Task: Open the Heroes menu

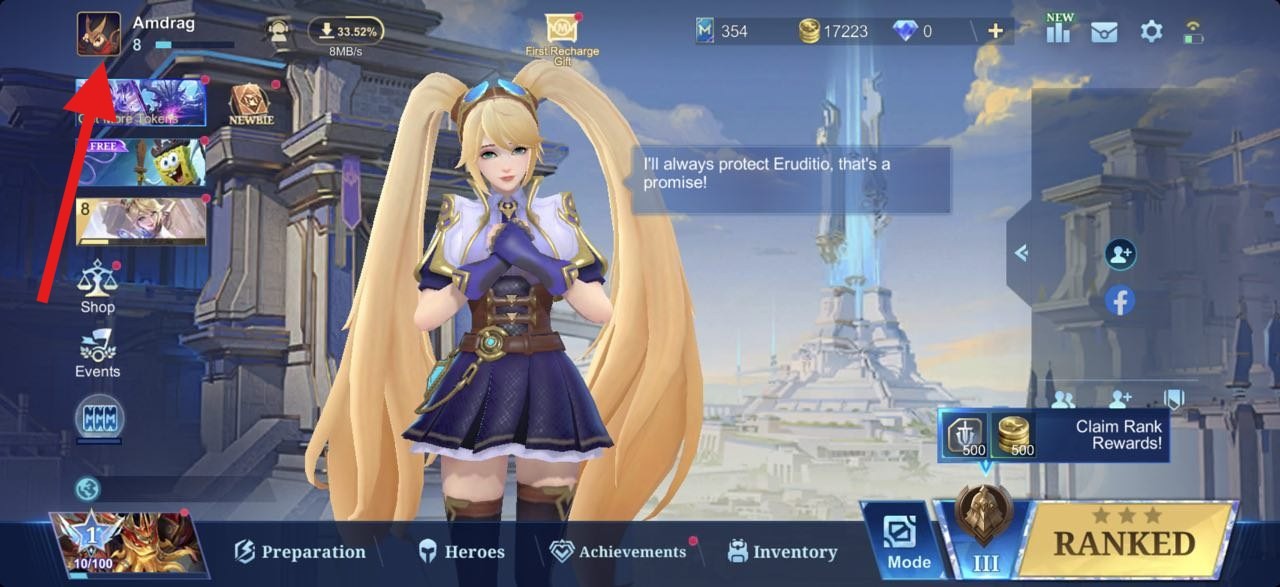Action: (461, 551)
